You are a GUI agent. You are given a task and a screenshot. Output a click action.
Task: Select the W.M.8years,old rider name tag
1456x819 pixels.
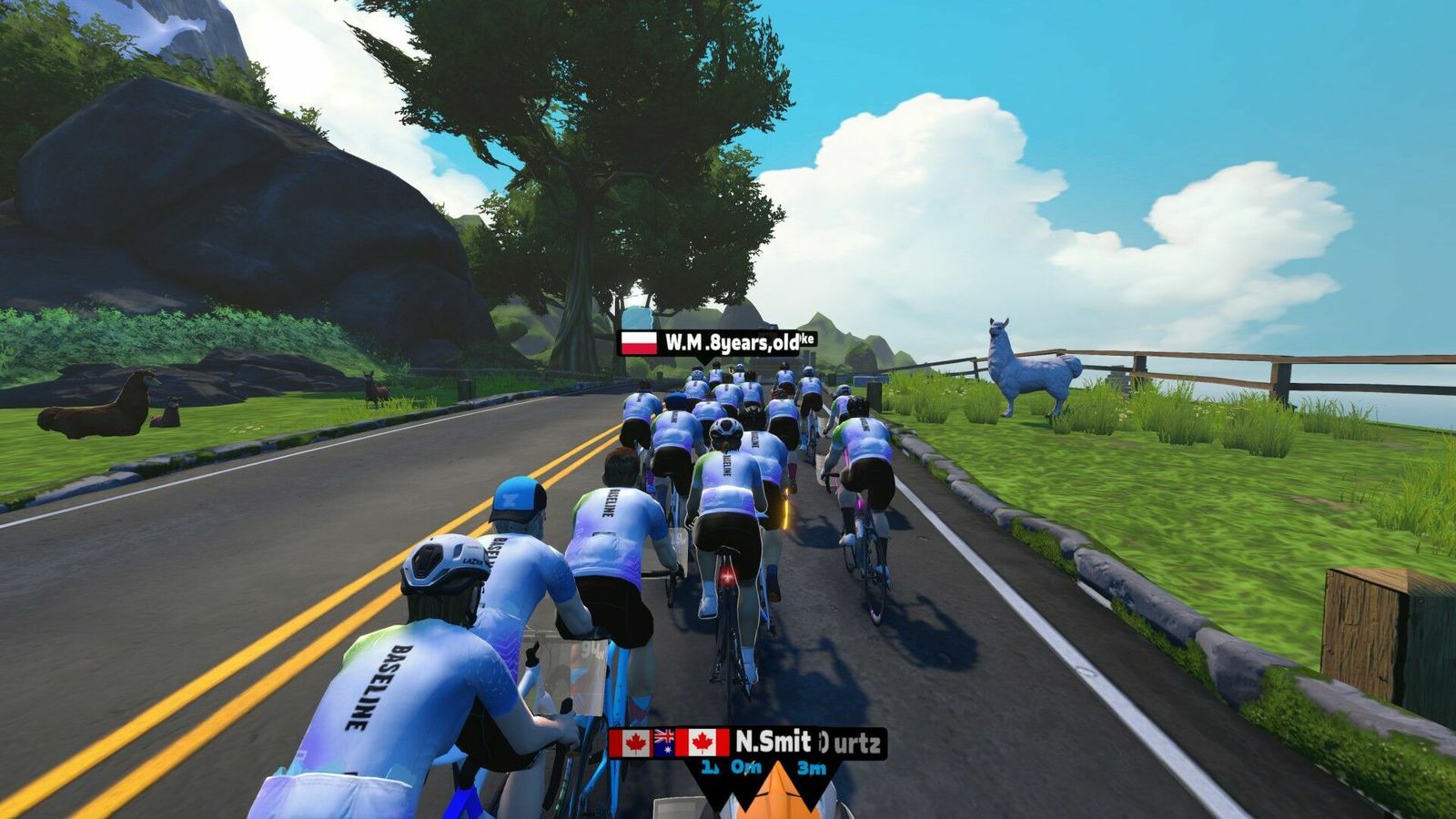[x=715, y=342]
